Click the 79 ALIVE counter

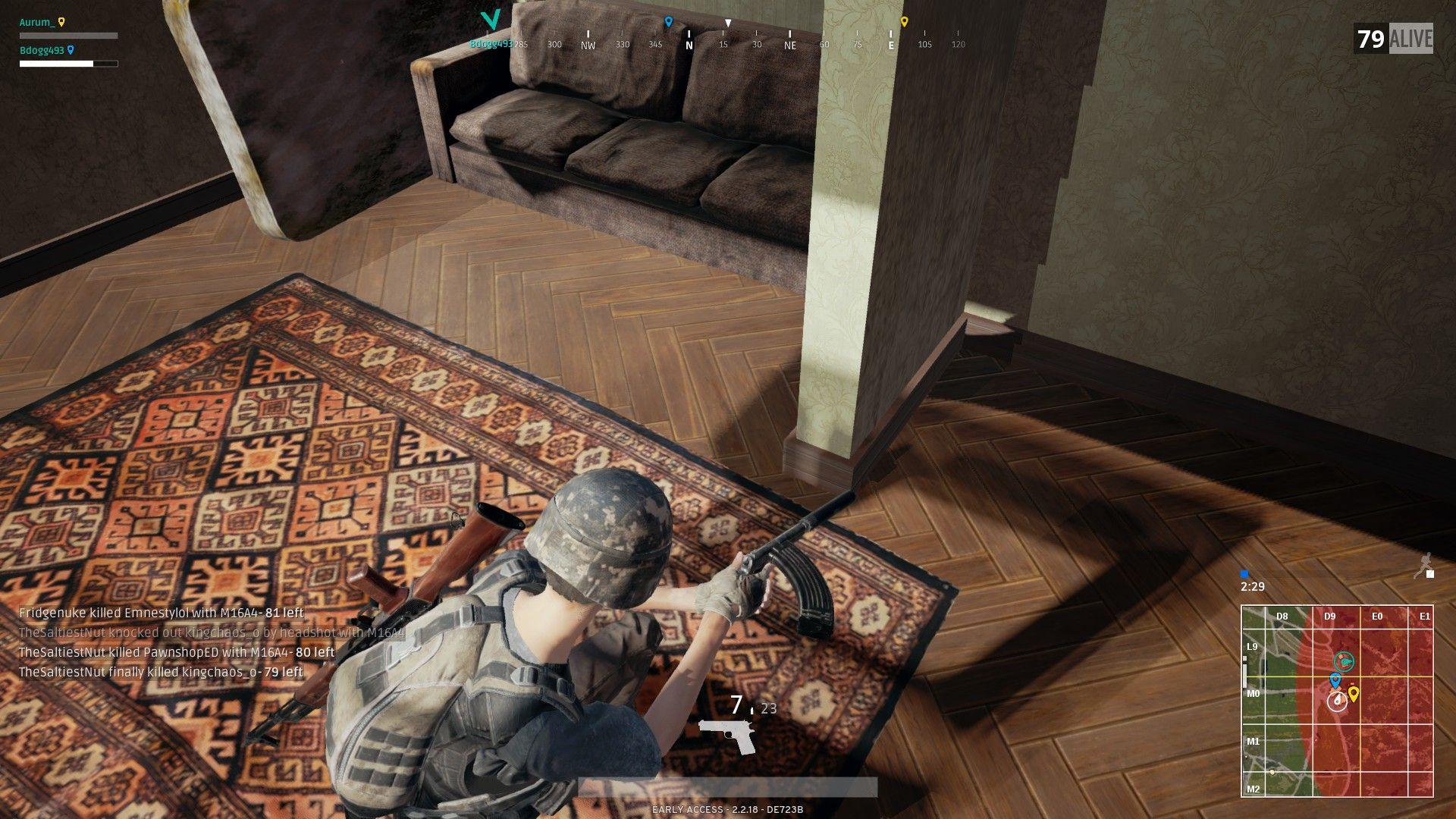(1392, 32)
